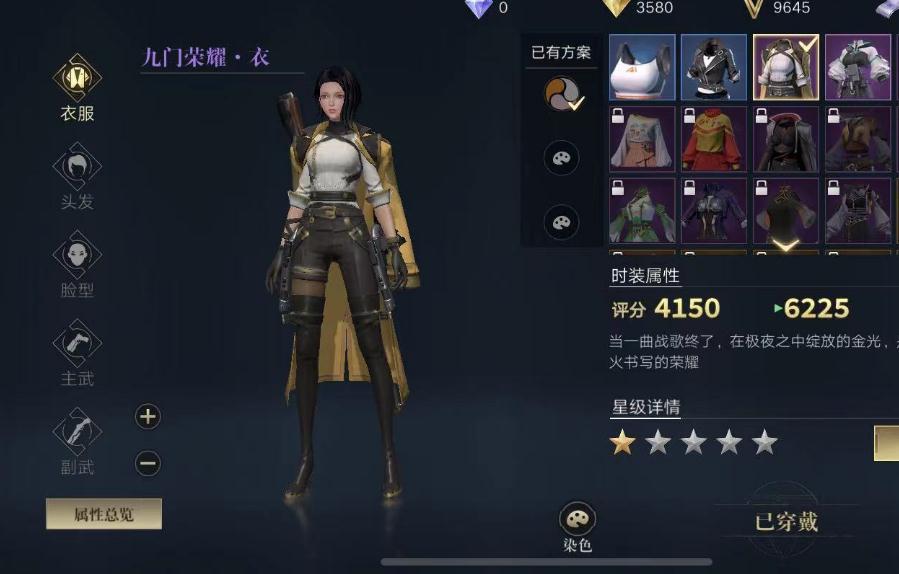Open the 染色 dye palette
Viewport: 899px width, 574px height.
coord(578,526)
